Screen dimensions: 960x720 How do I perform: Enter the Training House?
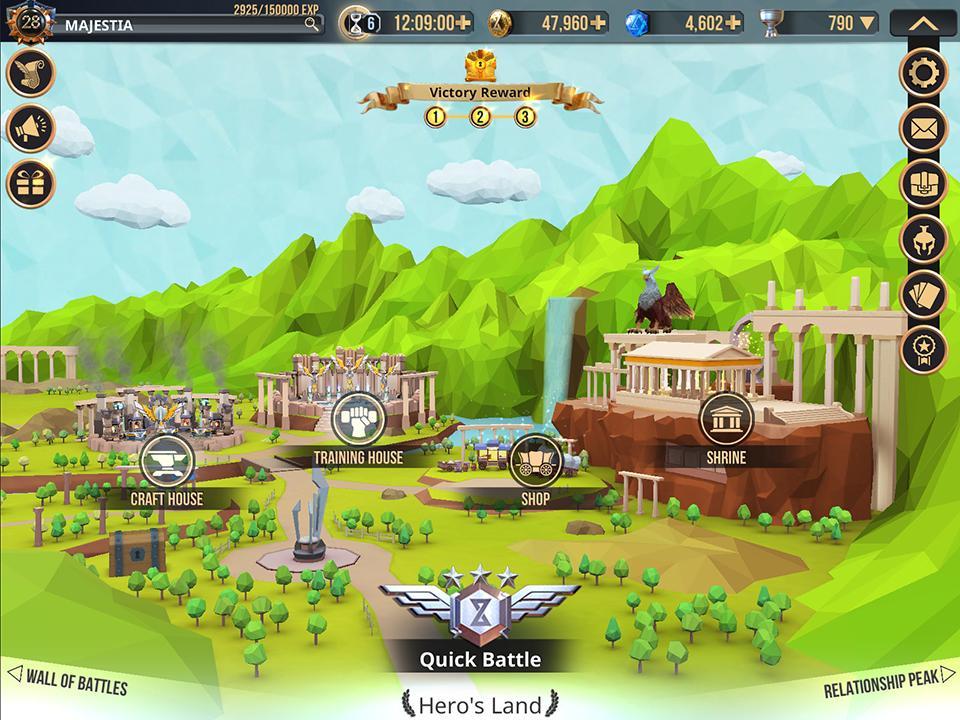click(x=357, y=418)
